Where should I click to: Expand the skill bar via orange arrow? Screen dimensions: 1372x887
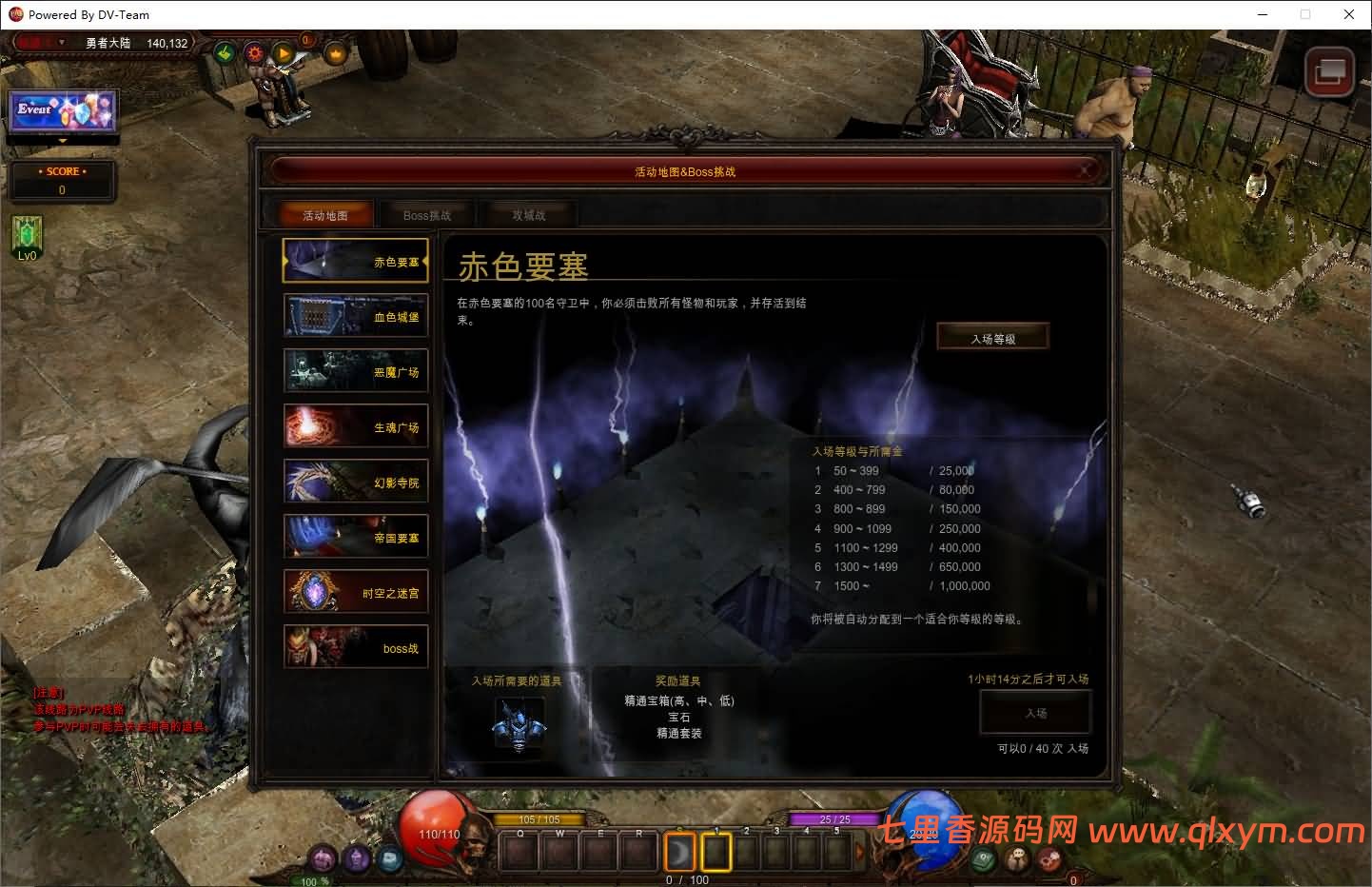click(859, 852)
